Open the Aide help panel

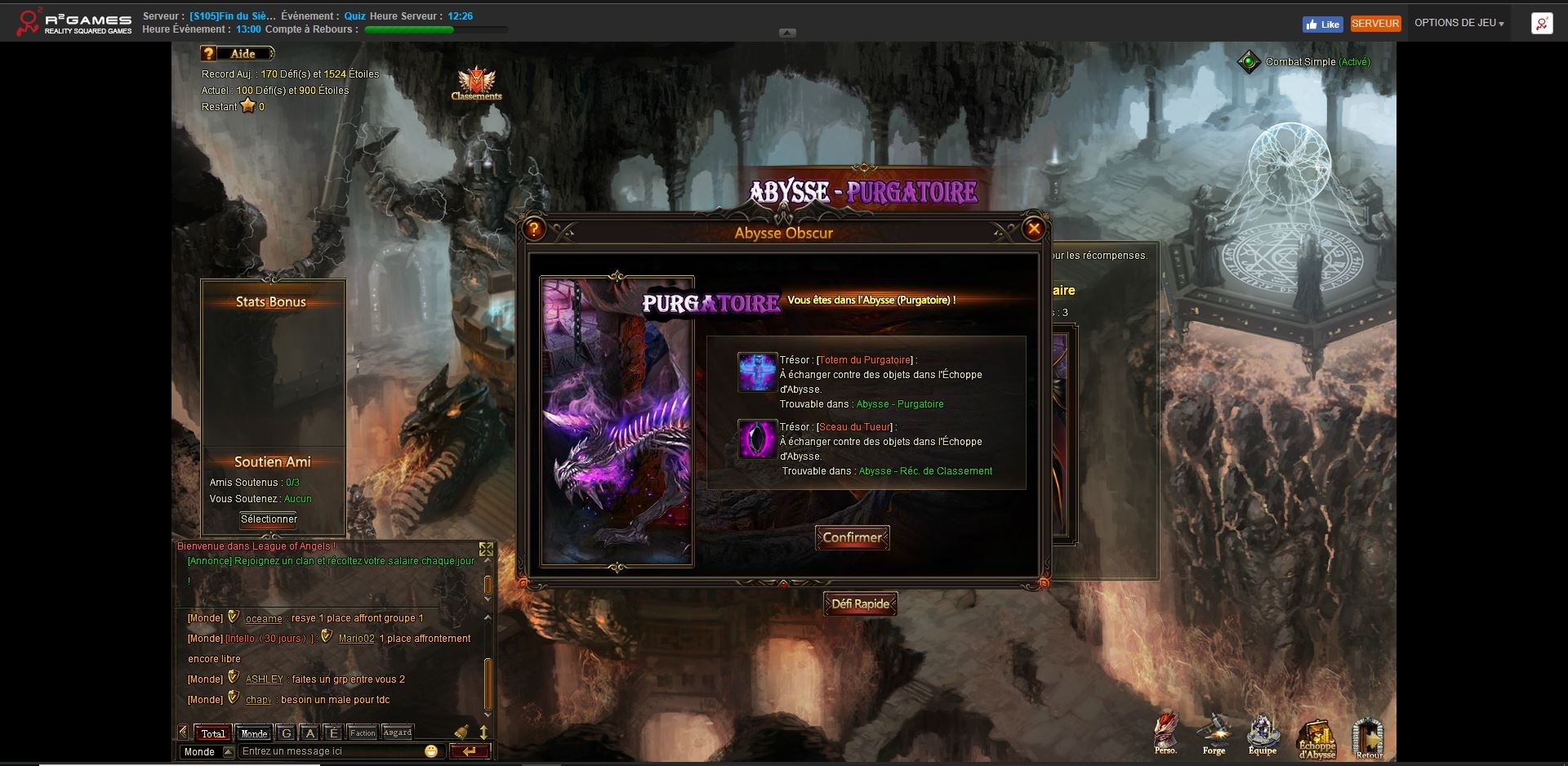pyautogui.click(x=236, y=54)
